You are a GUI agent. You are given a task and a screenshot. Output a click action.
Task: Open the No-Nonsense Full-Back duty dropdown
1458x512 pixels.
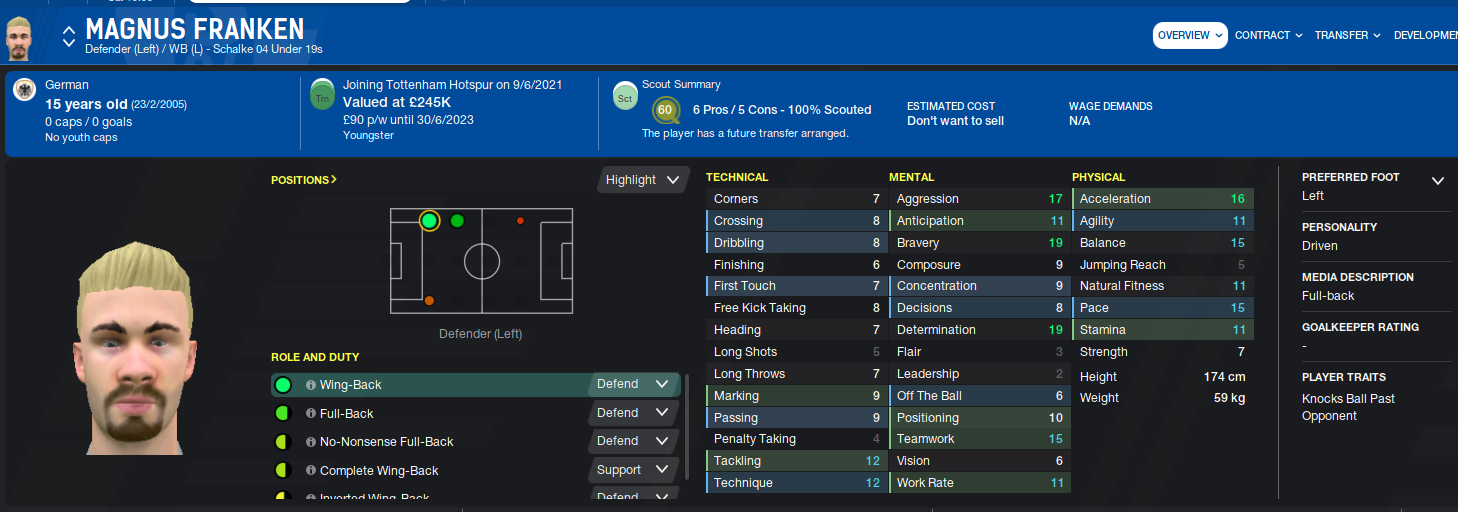633,440
